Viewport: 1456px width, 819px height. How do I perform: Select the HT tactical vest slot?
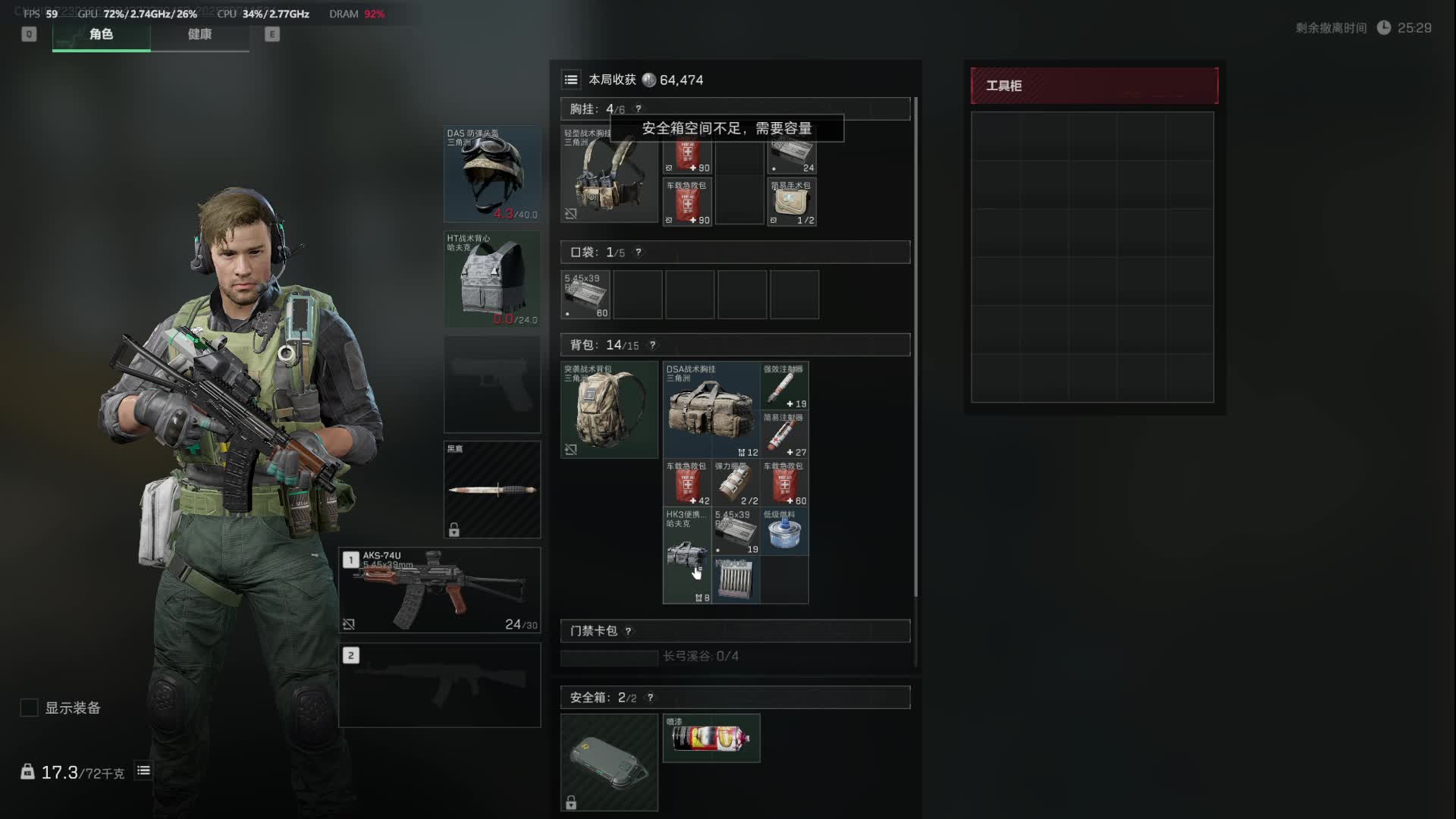coord(492,279)
